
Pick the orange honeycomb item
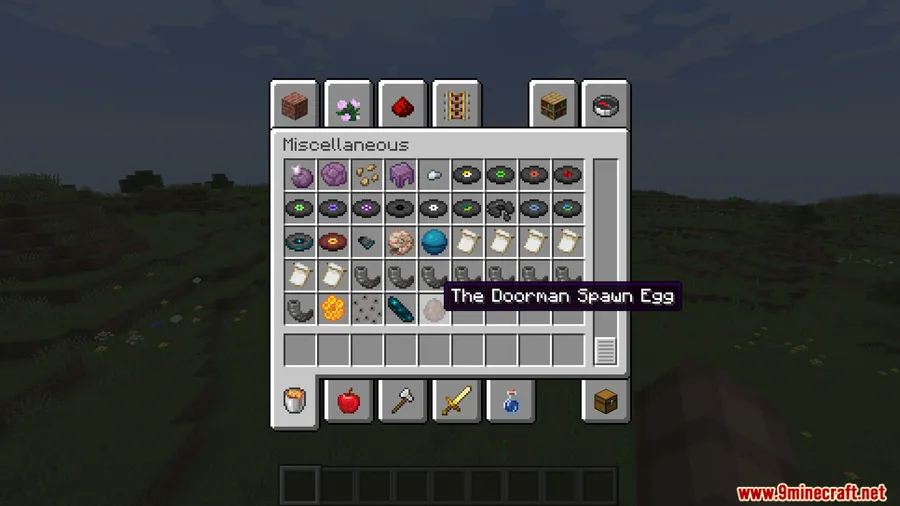click(x=333, y=309)
